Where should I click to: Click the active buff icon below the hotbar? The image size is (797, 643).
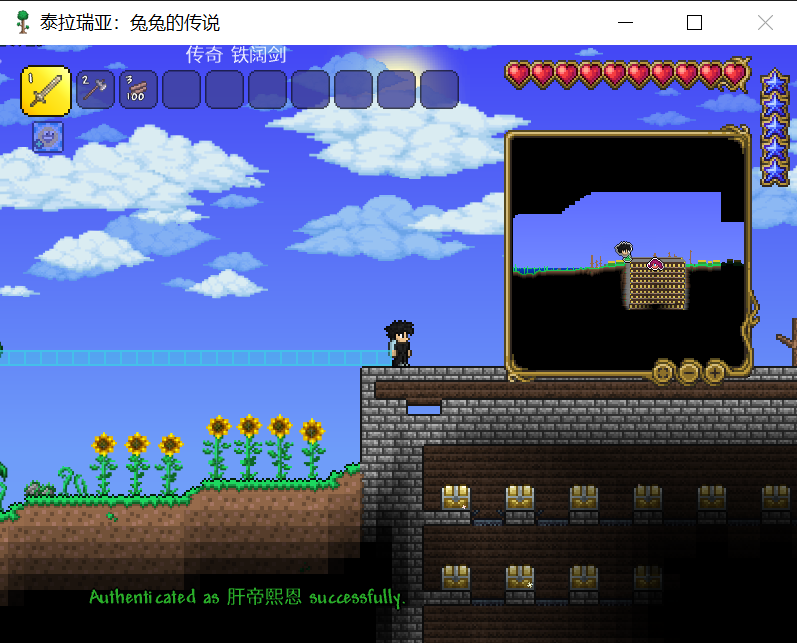[x=47, y=137]
